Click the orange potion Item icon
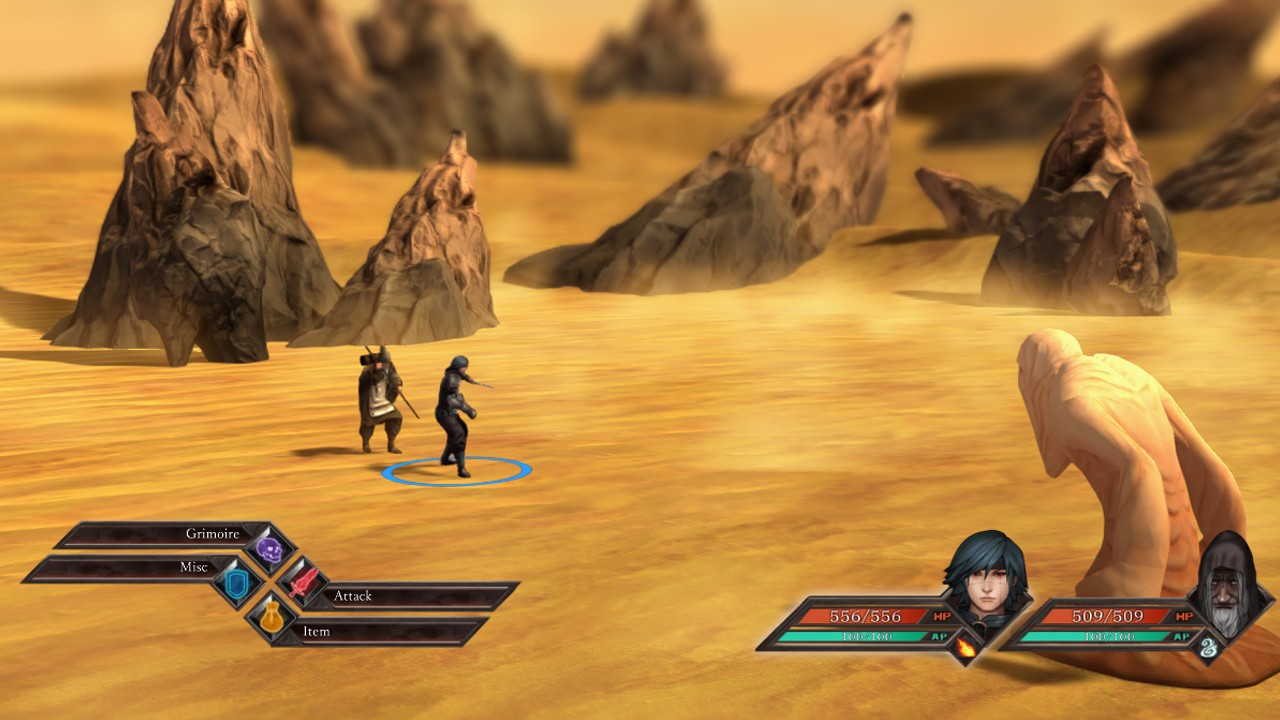Viewport: 1280px width, 720px height. tap(271, 618)
